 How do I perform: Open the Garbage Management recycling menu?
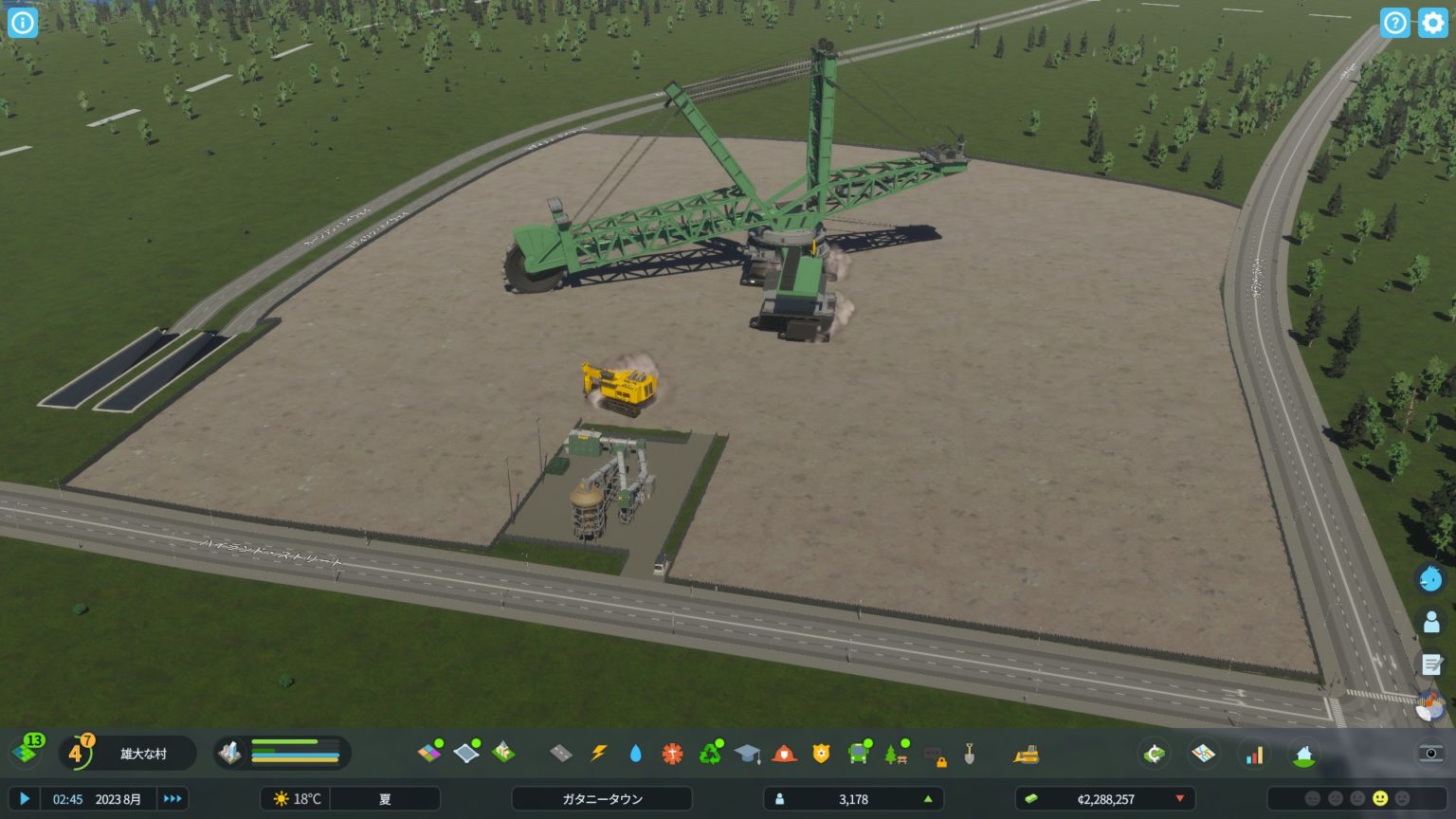coord(708,754)
